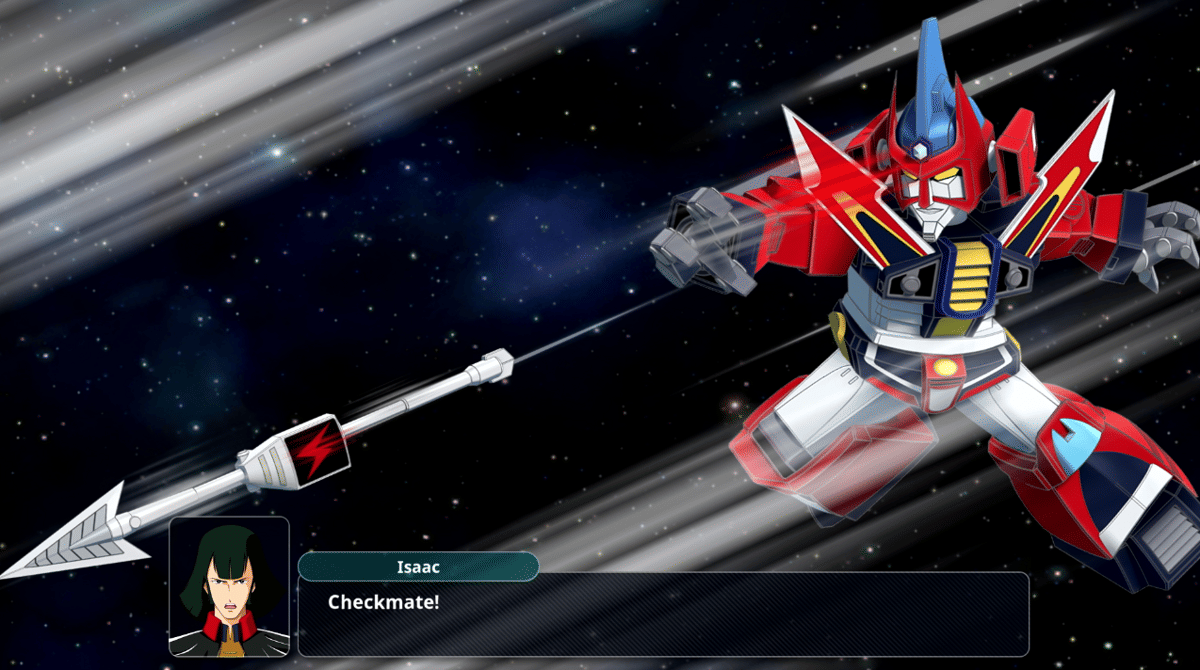
Task: Advance the "Checkmate!" dialogue box
Action: [x=662, y=614]
